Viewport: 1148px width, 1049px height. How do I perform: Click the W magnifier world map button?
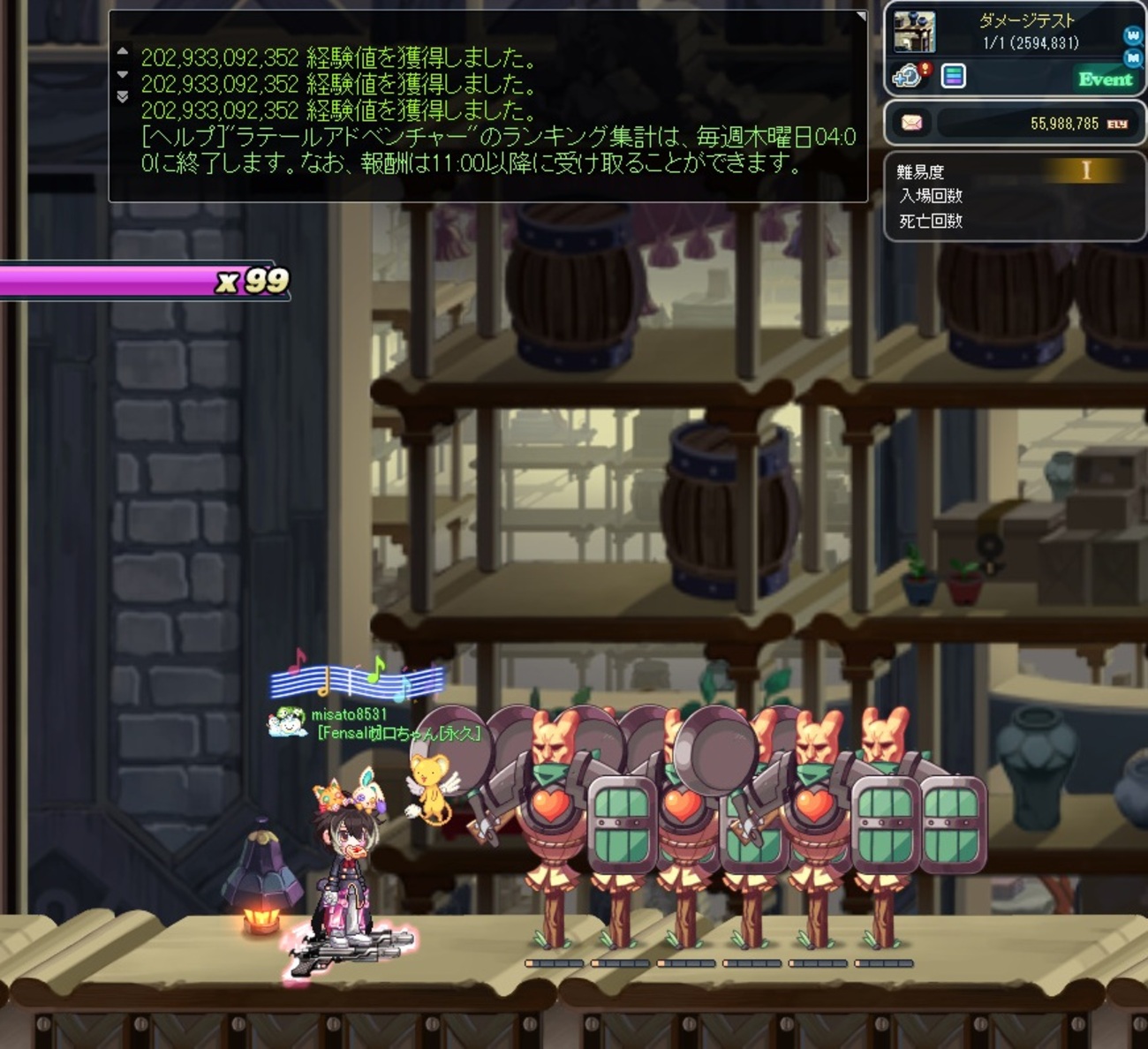[1133, 35]
